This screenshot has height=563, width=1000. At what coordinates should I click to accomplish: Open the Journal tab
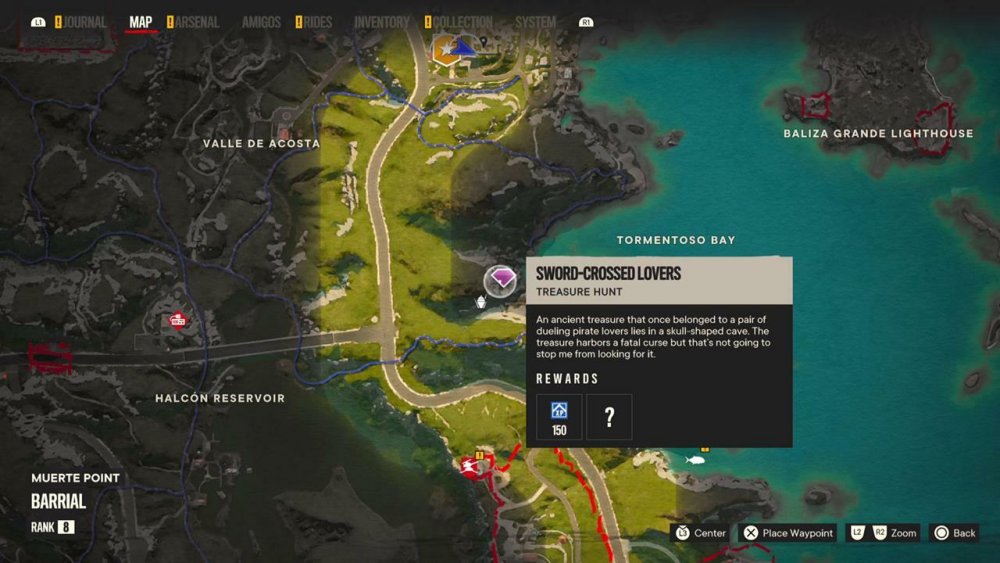coord(84,22)
